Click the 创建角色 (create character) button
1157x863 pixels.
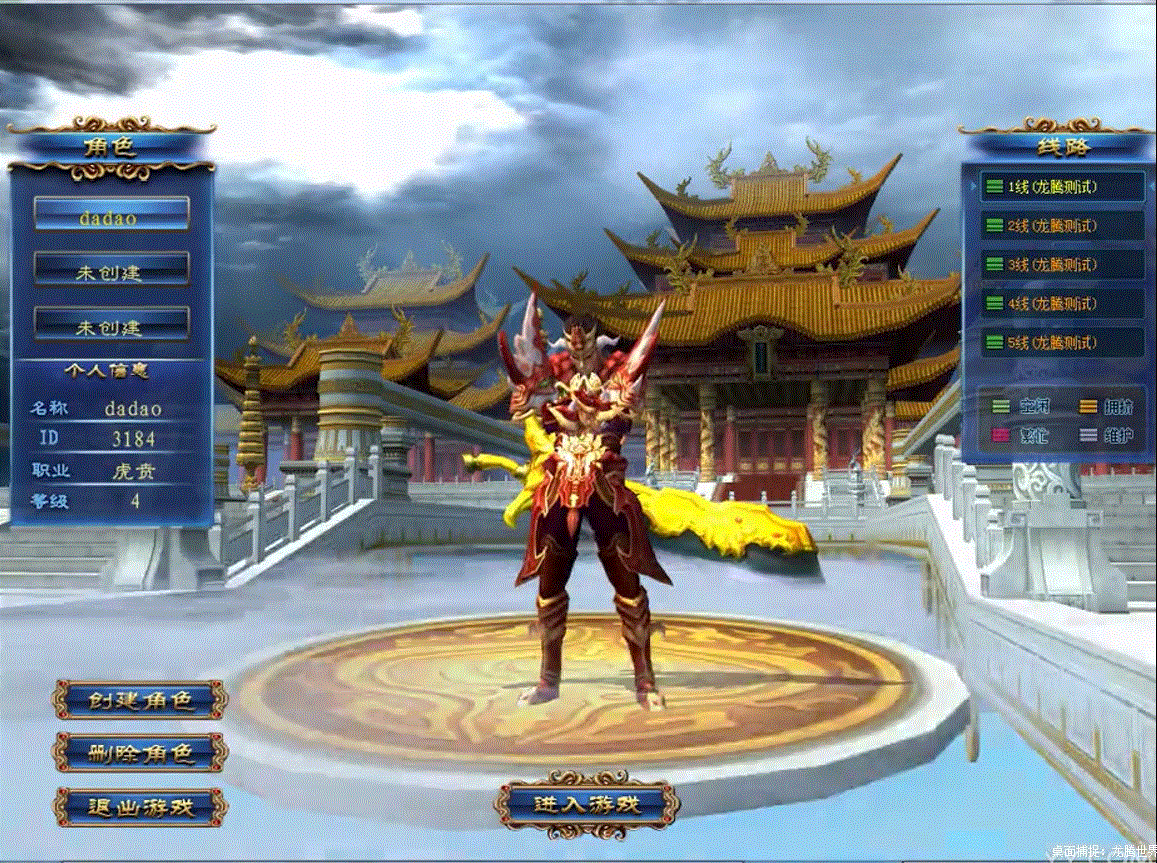click(138, 700)
